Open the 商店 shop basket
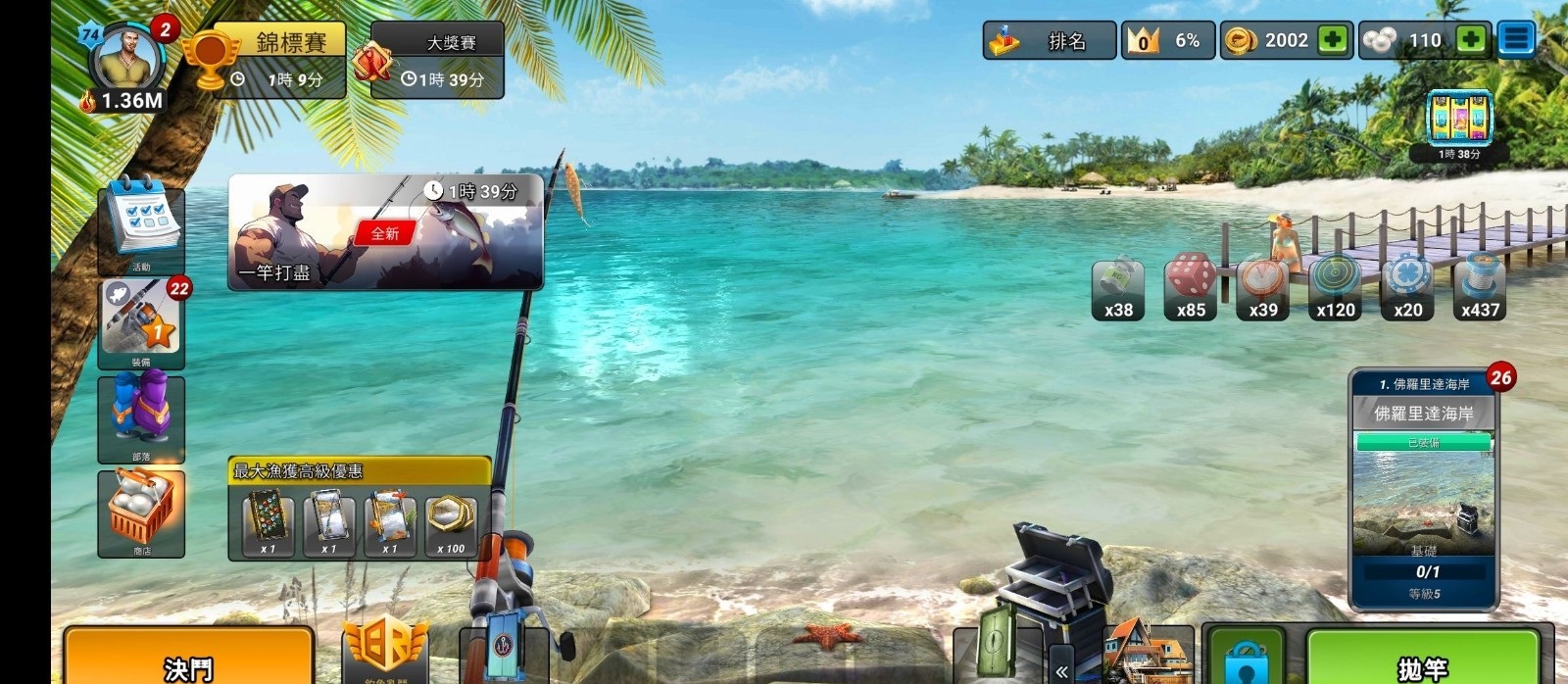 coord(142,512)
